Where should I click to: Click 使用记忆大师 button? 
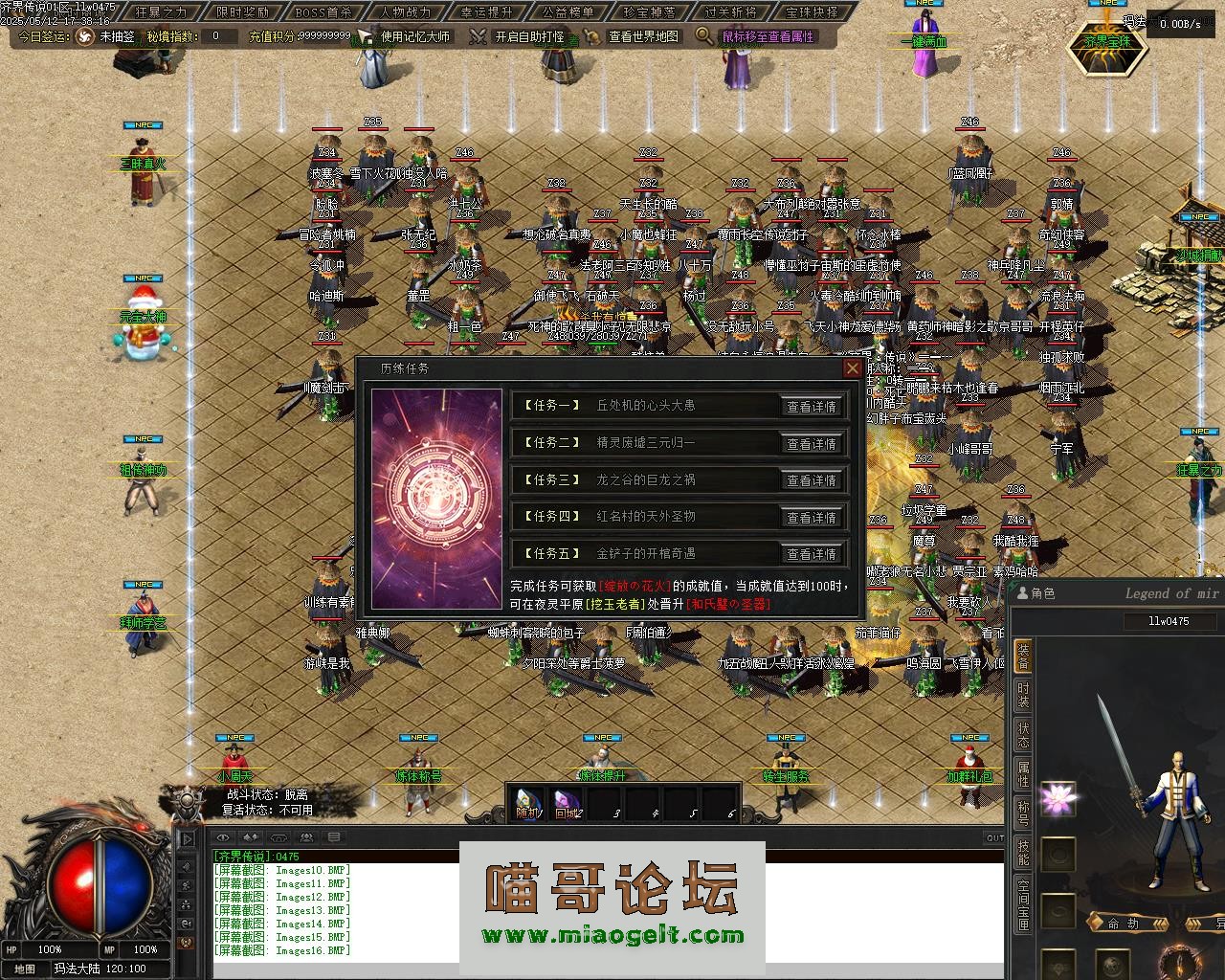405,36
